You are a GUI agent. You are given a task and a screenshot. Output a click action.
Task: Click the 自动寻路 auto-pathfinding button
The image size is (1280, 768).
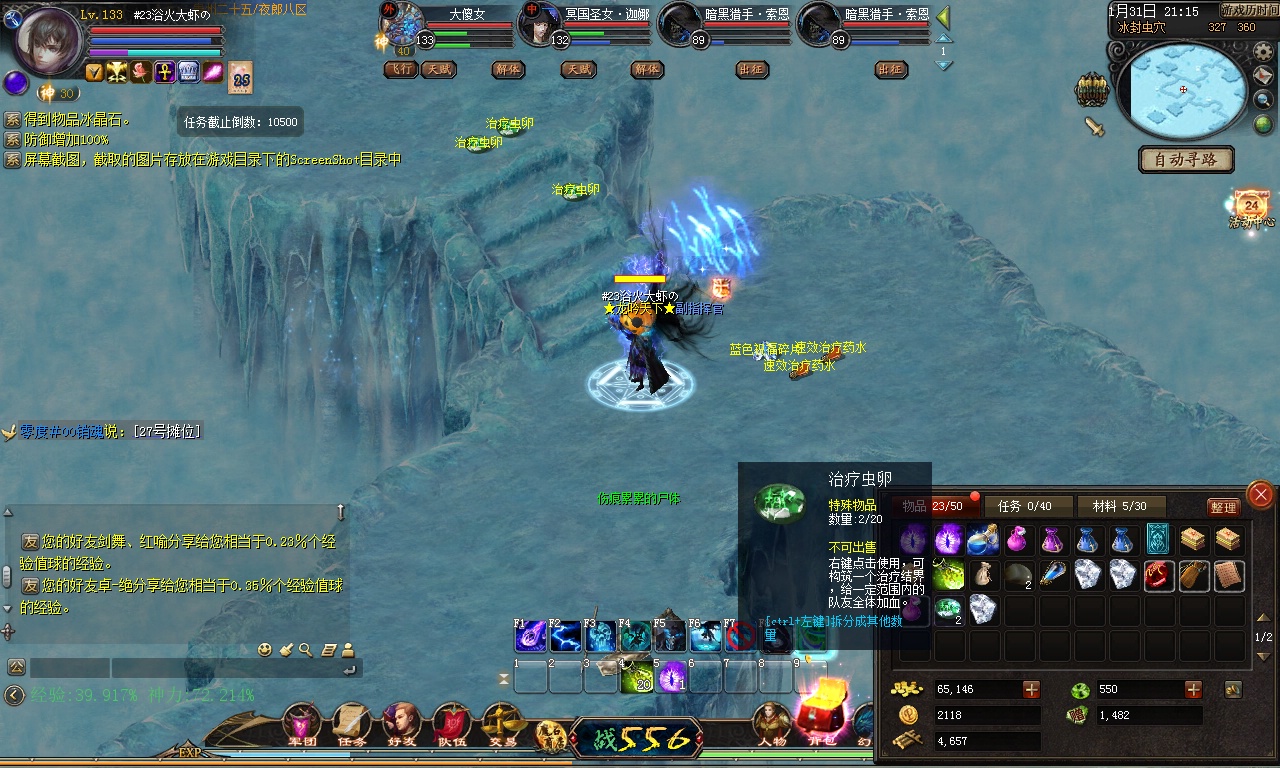1185,159
